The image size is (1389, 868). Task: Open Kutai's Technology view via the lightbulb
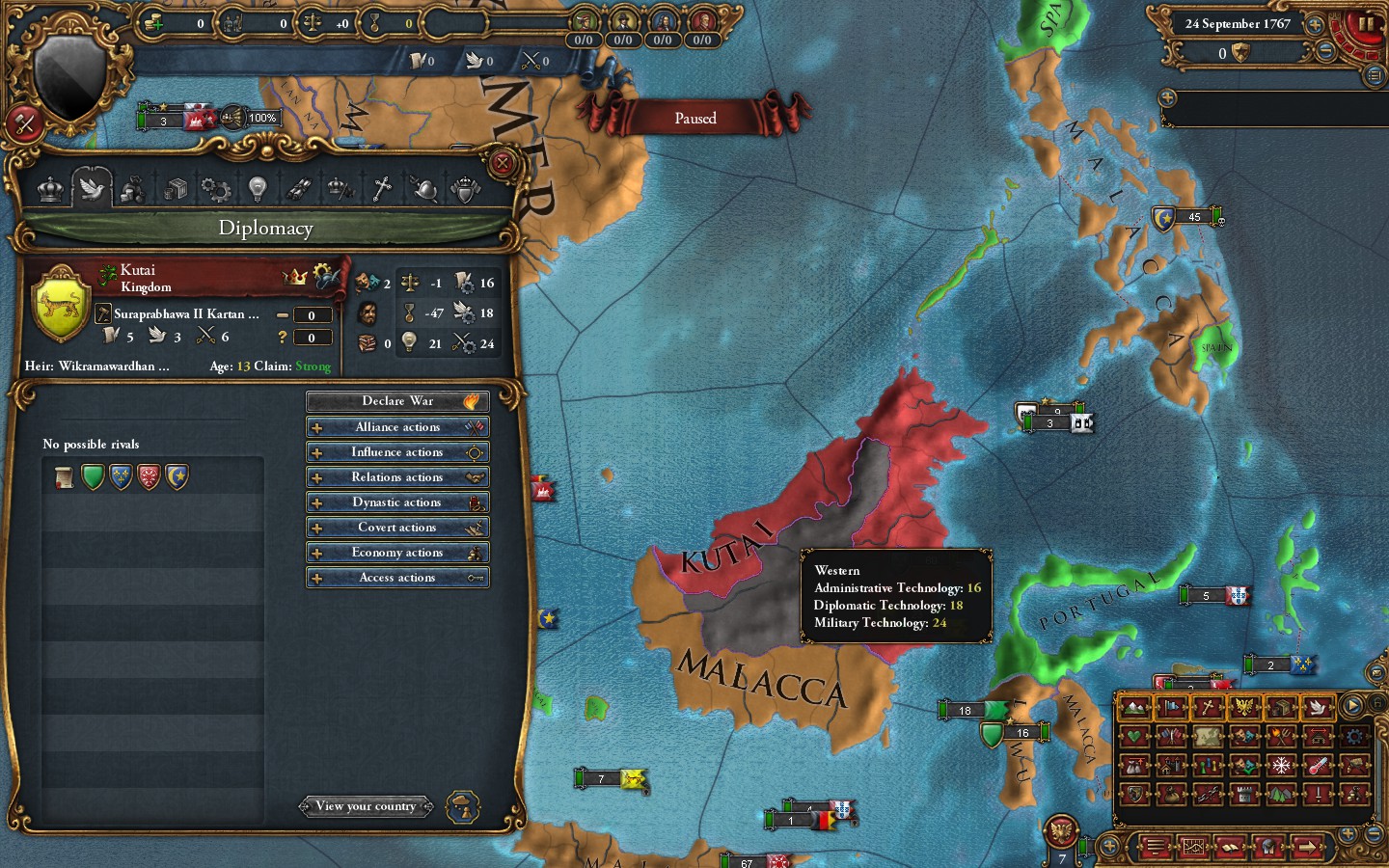(x=257, y=189)
